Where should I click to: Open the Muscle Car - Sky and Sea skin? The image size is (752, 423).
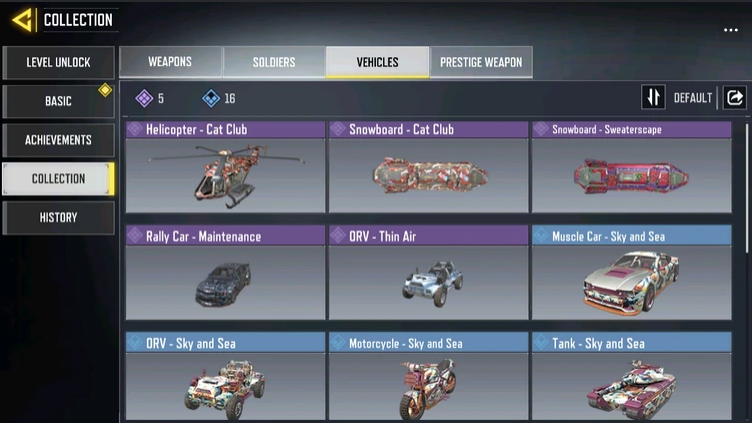pyautogui.click(x=631, y=274)
